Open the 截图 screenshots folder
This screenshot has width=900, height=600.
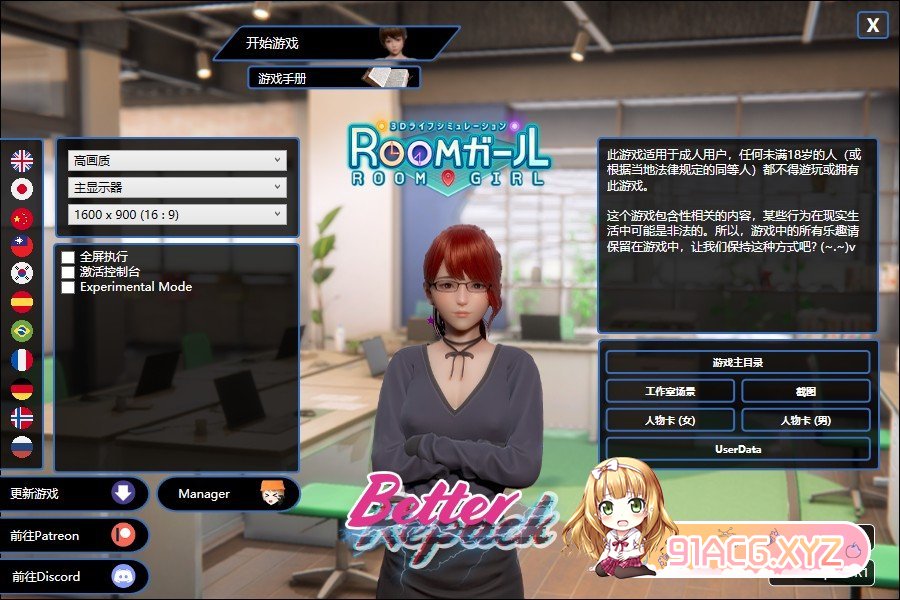point(806,391)
